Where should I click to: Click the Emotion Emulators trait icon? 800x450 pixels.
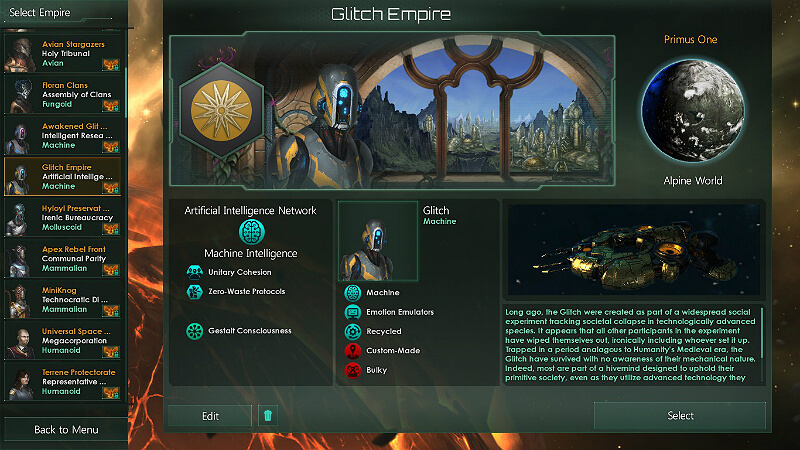352,312
